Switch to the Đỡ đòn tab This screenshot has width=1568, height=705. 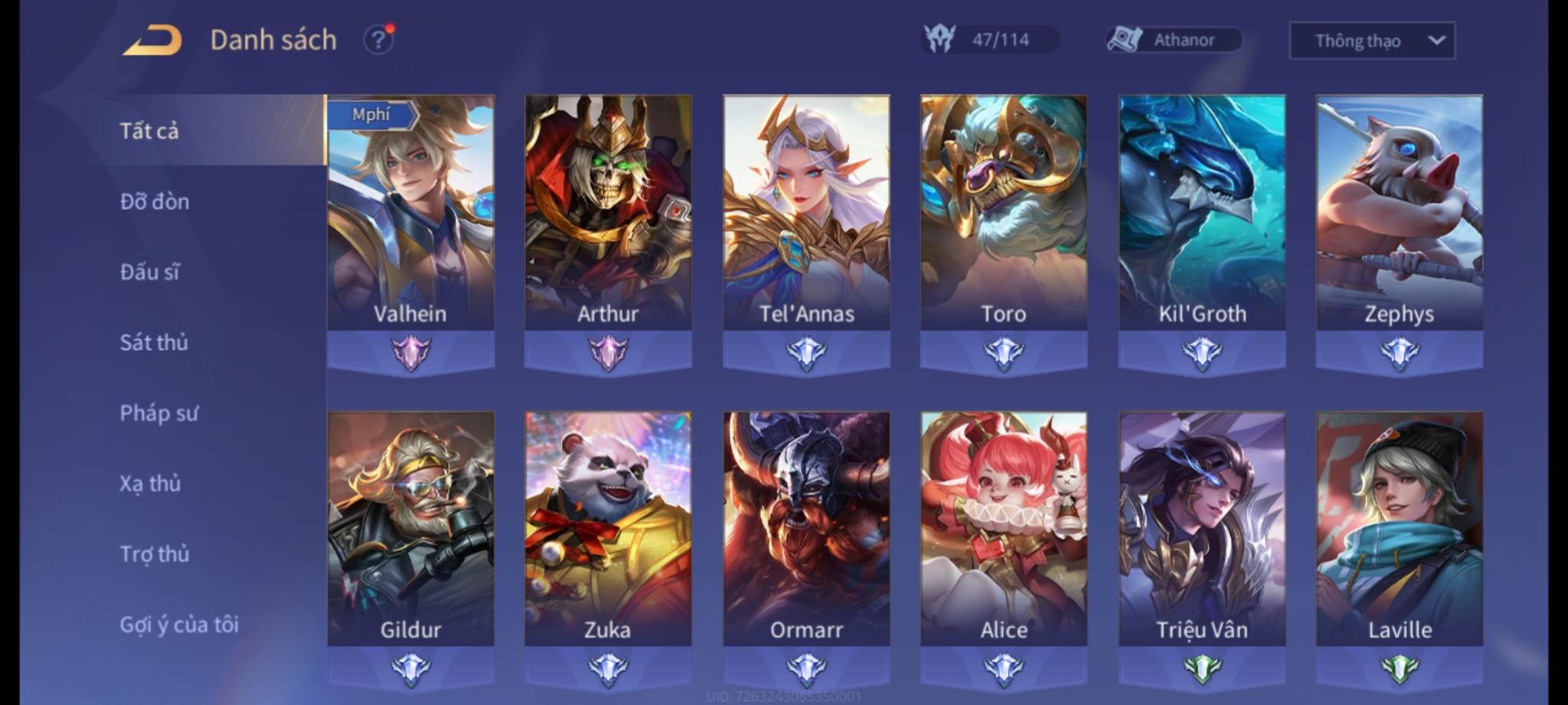[x=155, y=201]
